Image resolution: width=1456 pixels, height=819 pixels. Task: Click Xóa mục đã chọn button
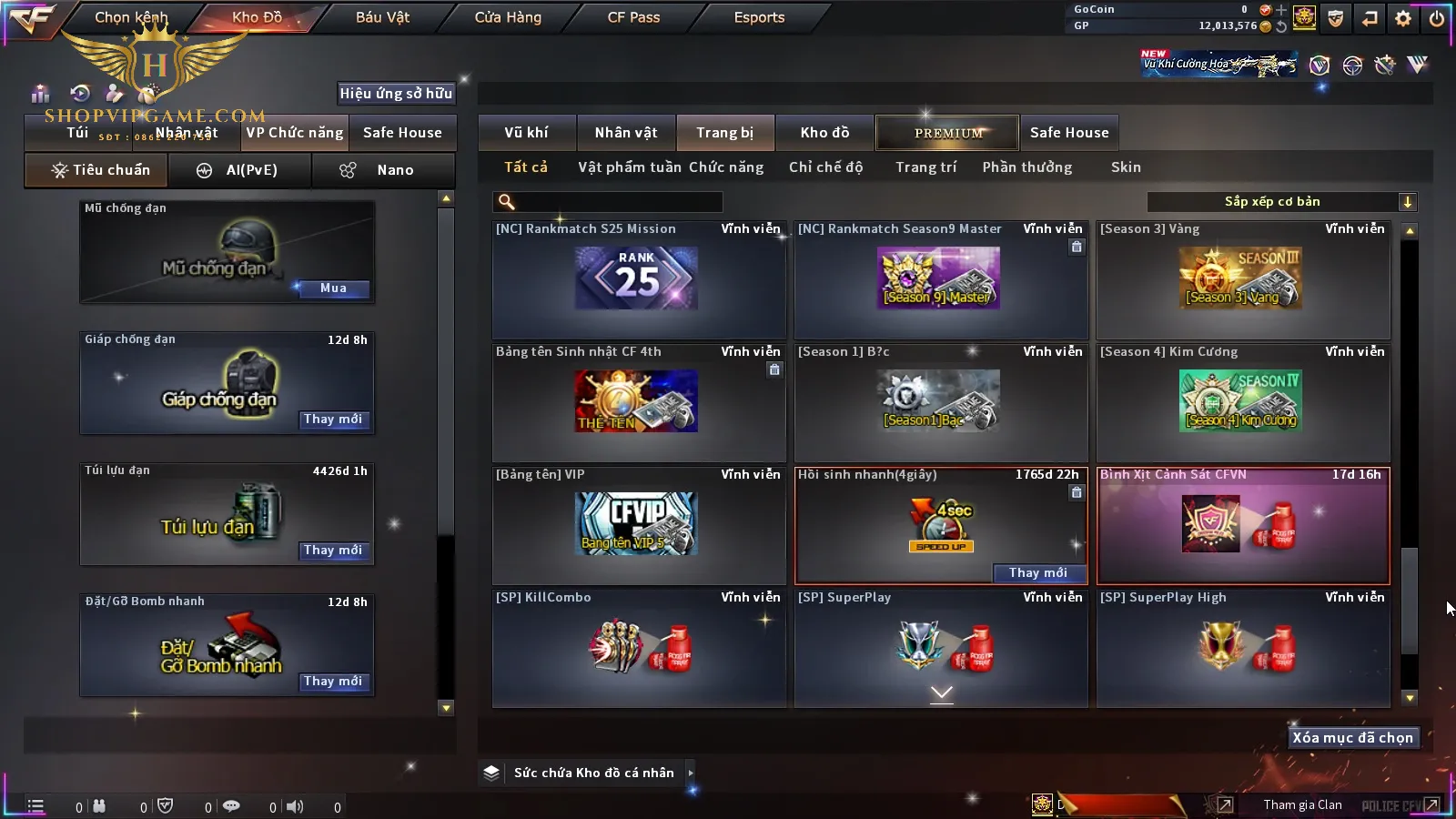[1352, 738]
